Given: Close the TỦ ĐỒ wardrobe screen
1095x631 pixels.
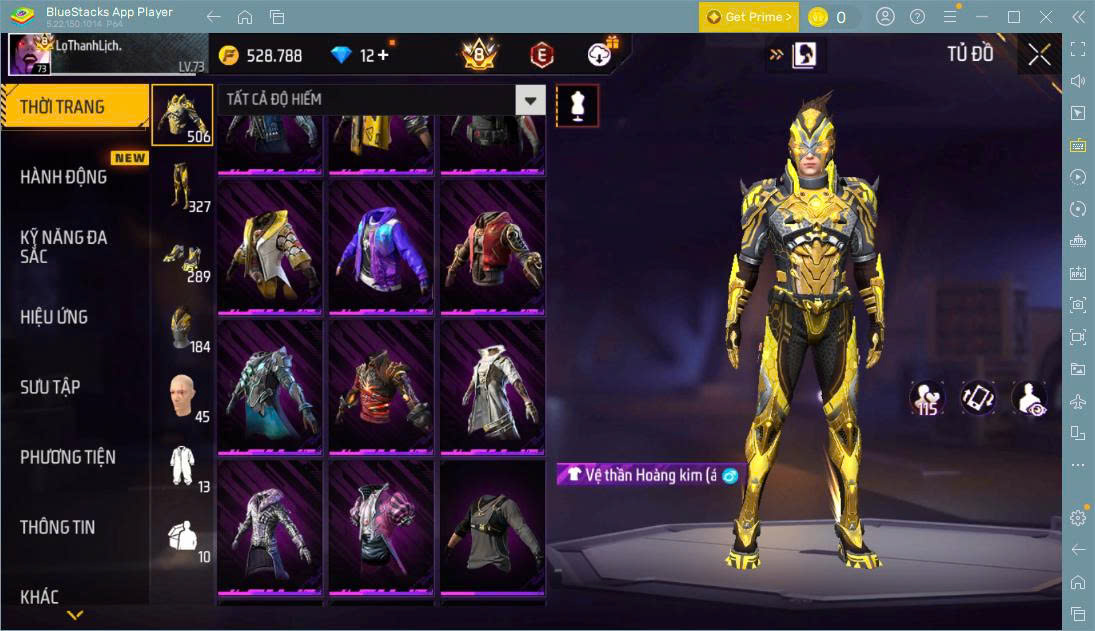Looking at the screenshot, I should [1039, 55].
